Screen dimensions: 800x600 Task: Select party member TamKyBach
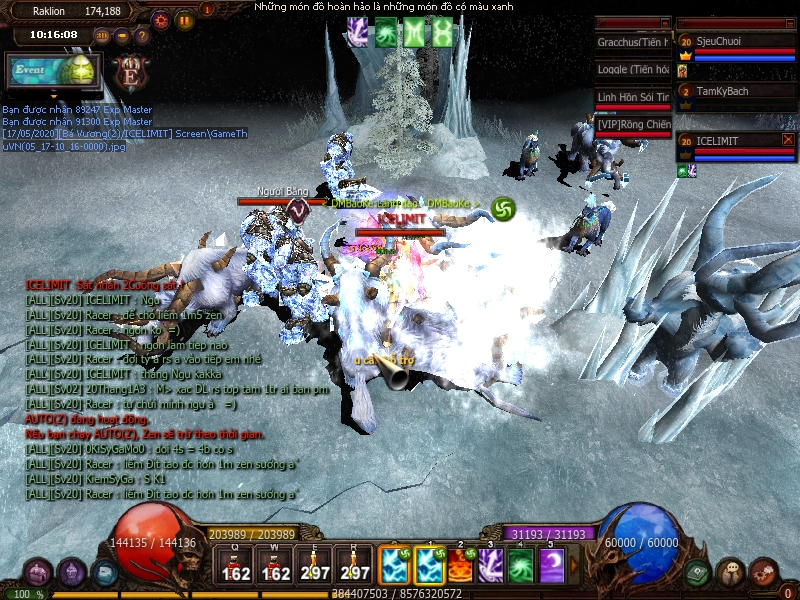point(735,92)
